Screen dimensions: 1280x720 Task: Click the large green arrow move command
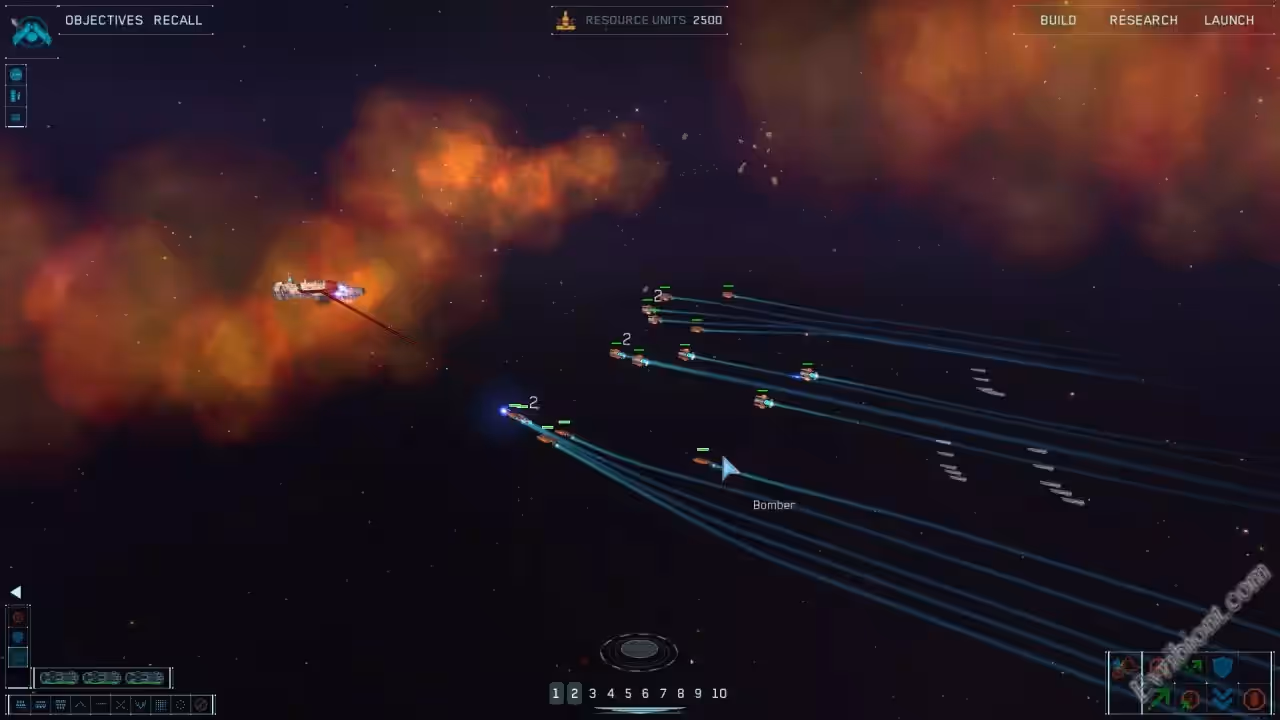tap(1160, 698)
